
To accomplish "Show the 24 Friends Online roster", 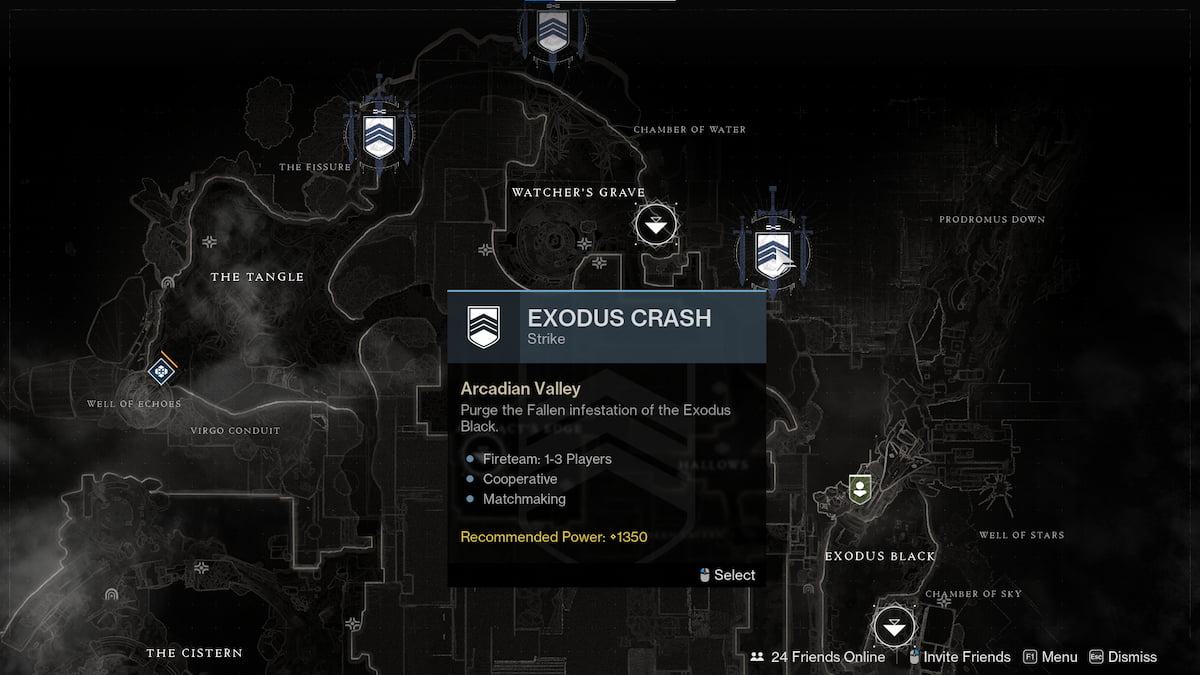I will (818, 657).
